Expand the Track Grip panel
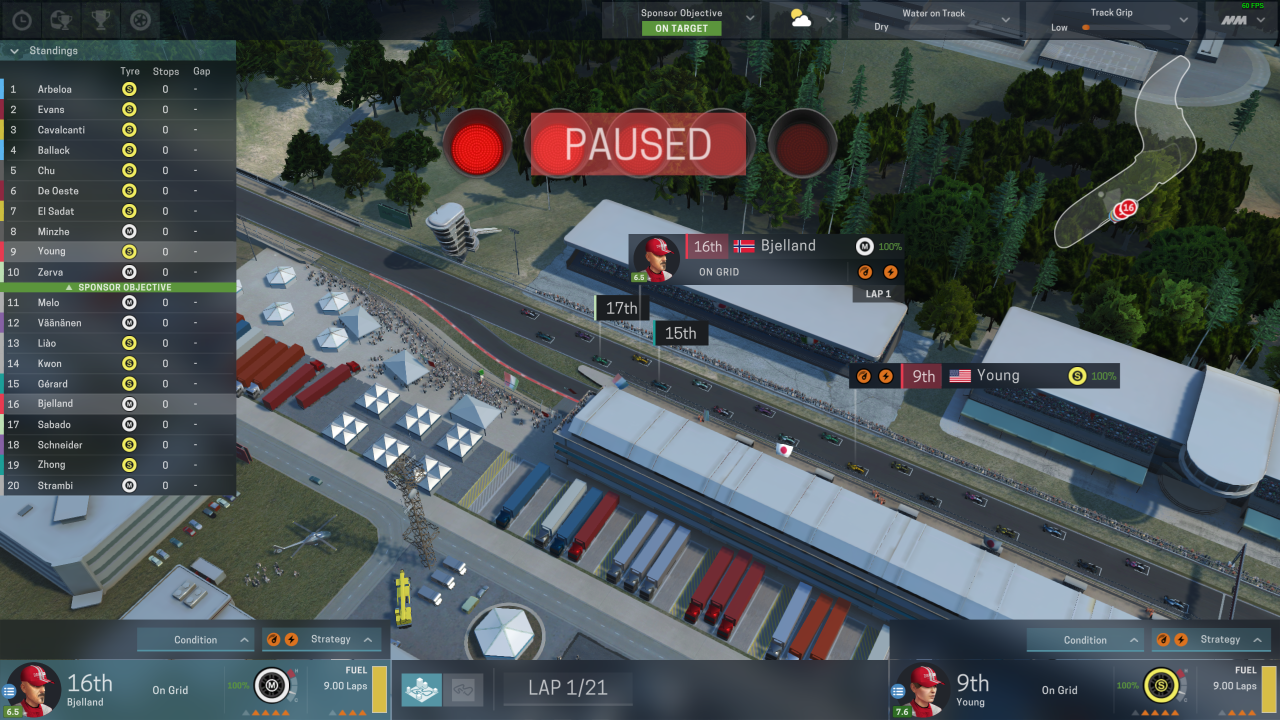 coord(1185,19)
